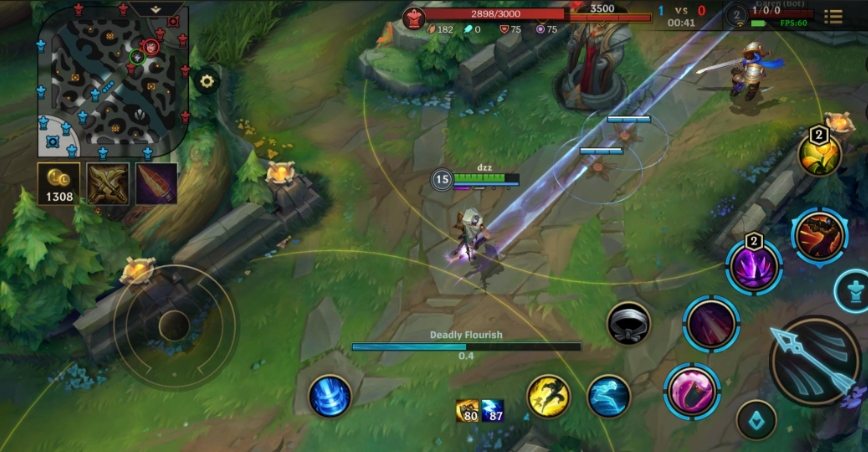The height and width of the screenshot is (452, 868).
Task: Activate the blue Recall ability
Action: point(329,396)
